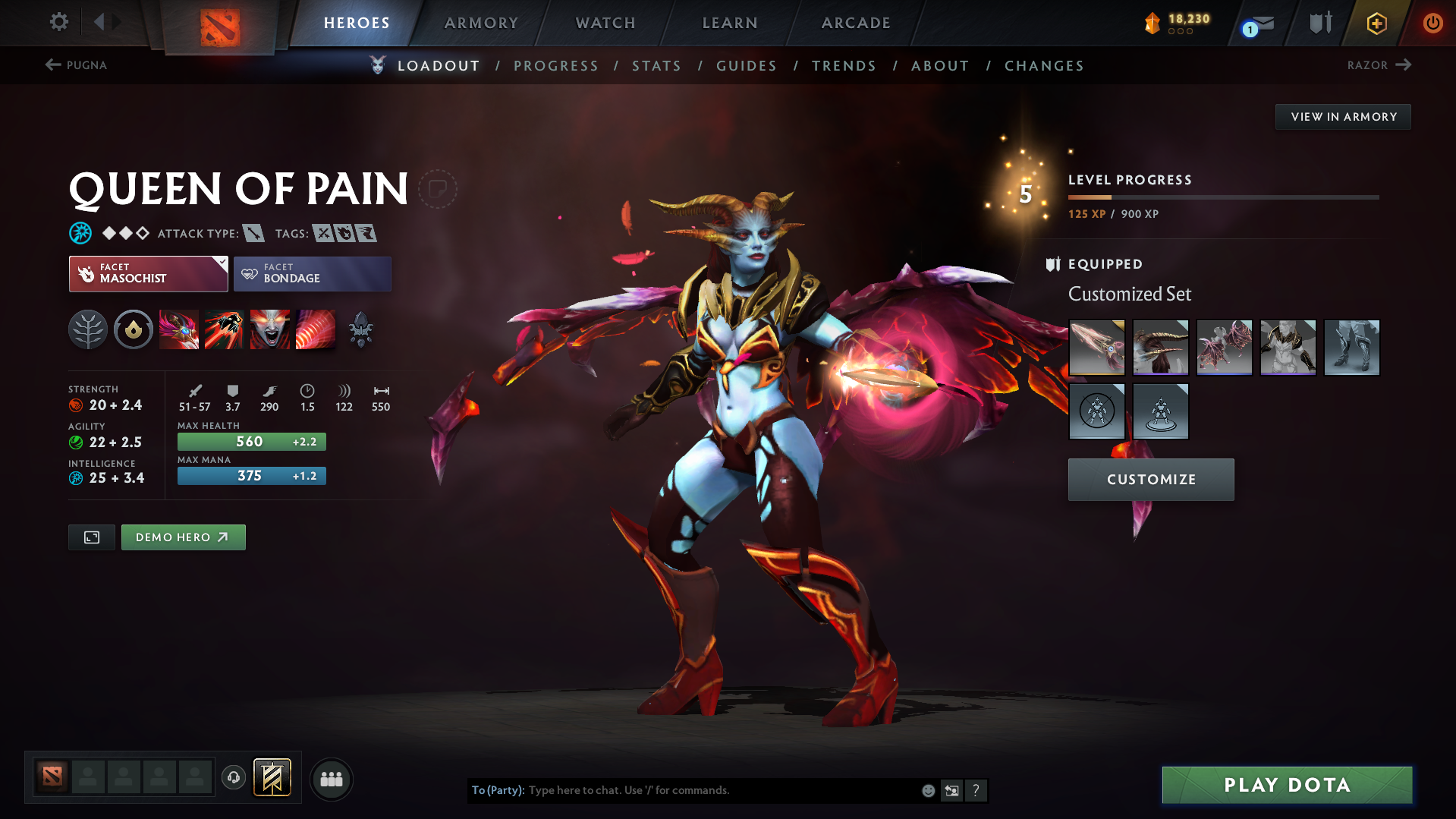Image resolution: width=1456 pixels, height=819 pixels.
Task: Go to the Learn tab
Action: (730, 23)
